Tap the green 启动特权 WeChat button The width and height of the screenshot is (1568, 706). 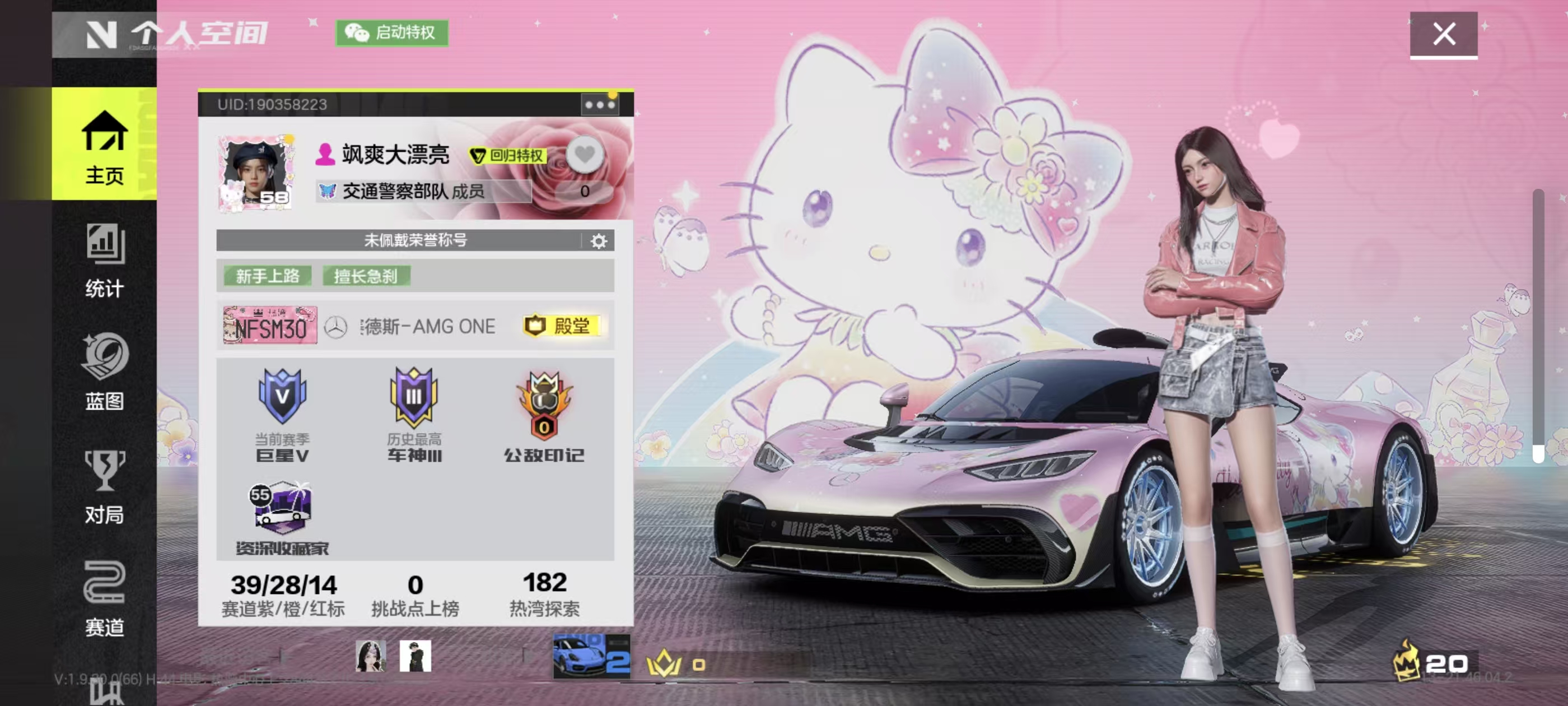392,32
